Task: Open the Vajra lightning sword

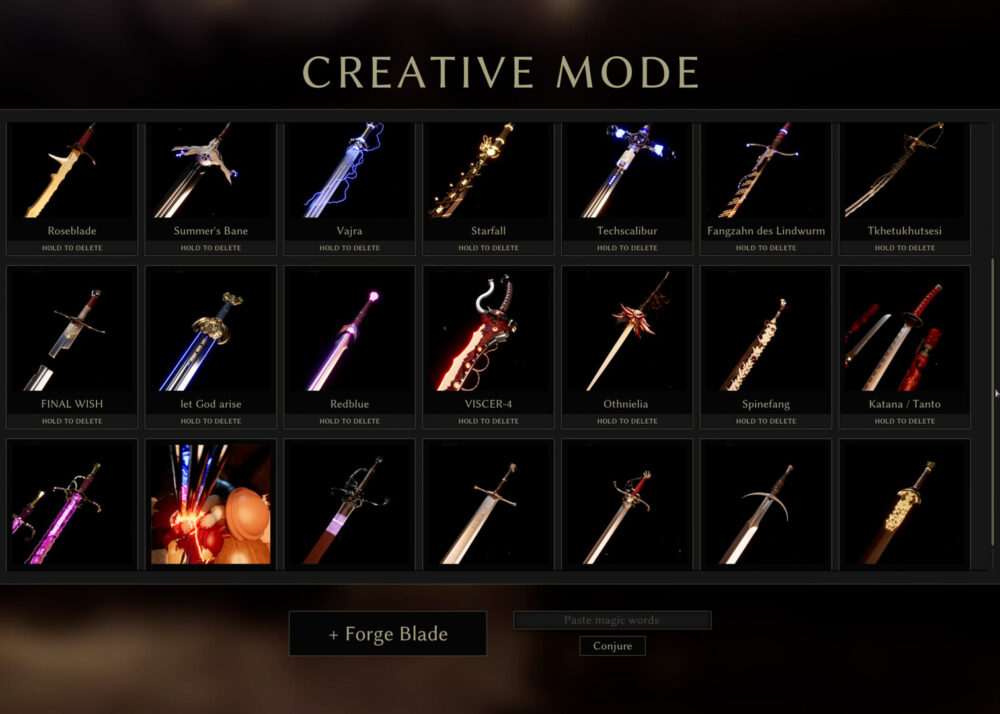Action: tap(349, 171)
